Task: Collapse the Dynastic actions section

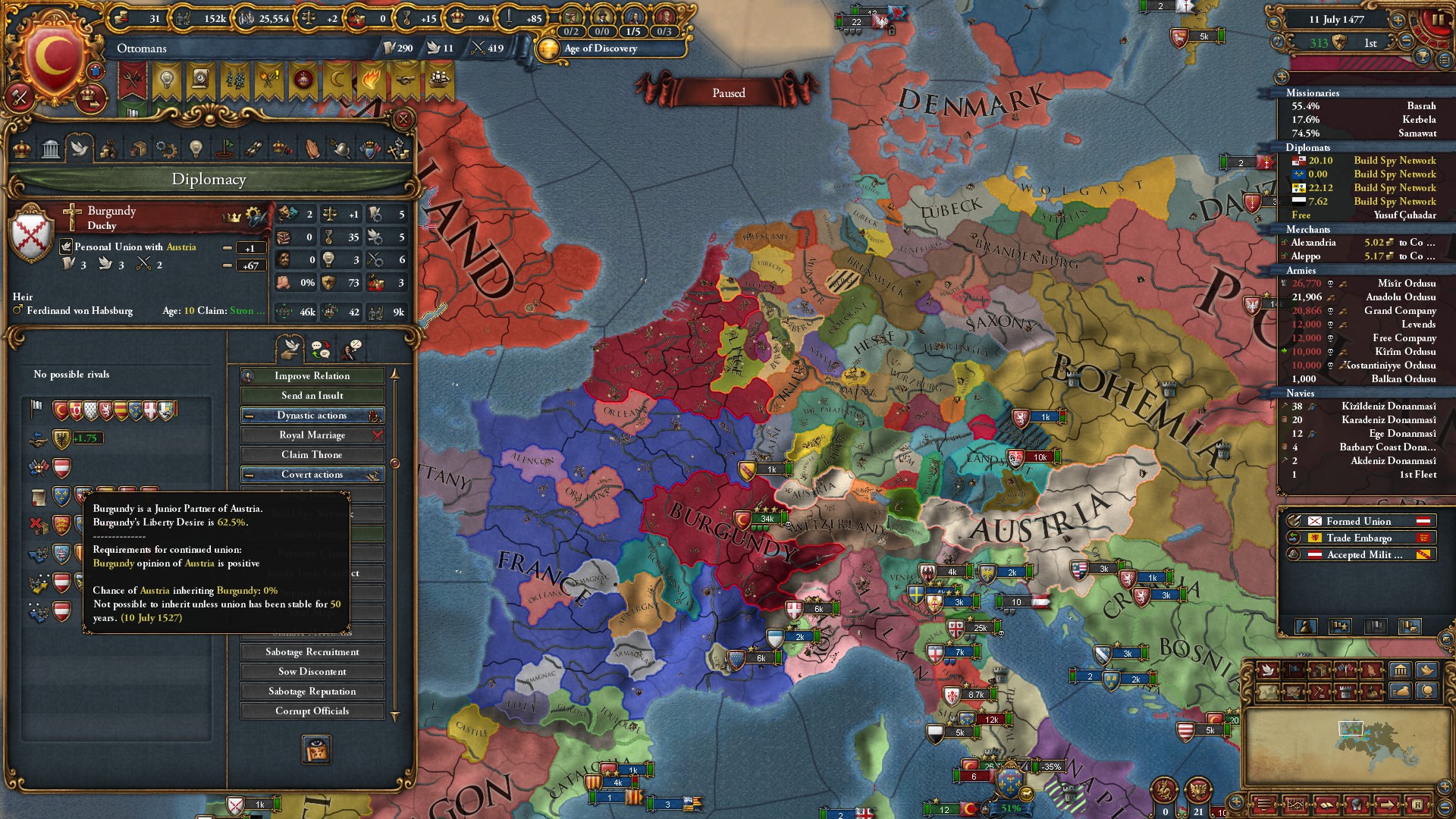Action: (249, 416)
